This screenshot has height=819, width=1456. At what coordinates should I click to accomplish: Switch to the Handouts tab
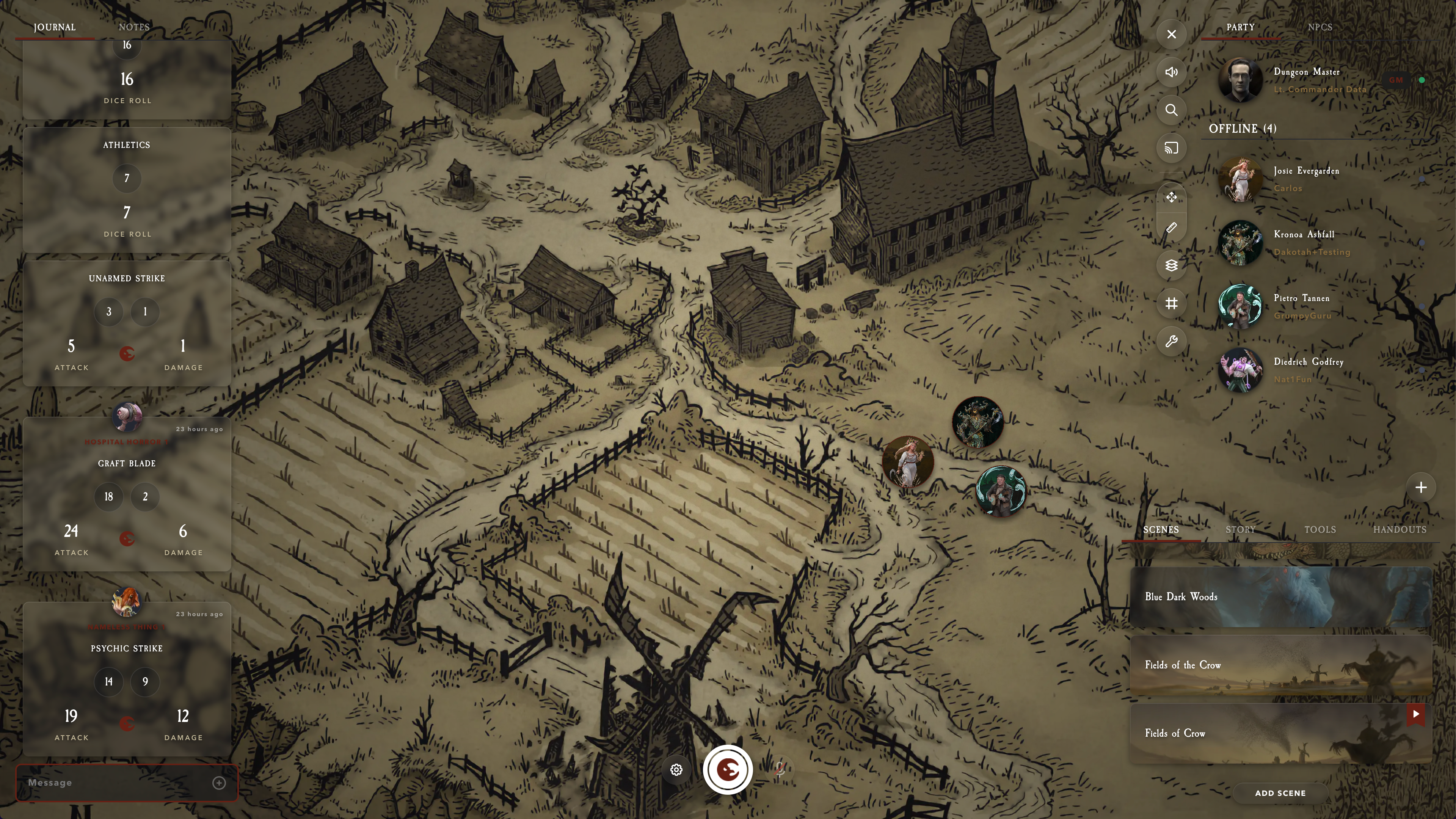pos(1400,530)
